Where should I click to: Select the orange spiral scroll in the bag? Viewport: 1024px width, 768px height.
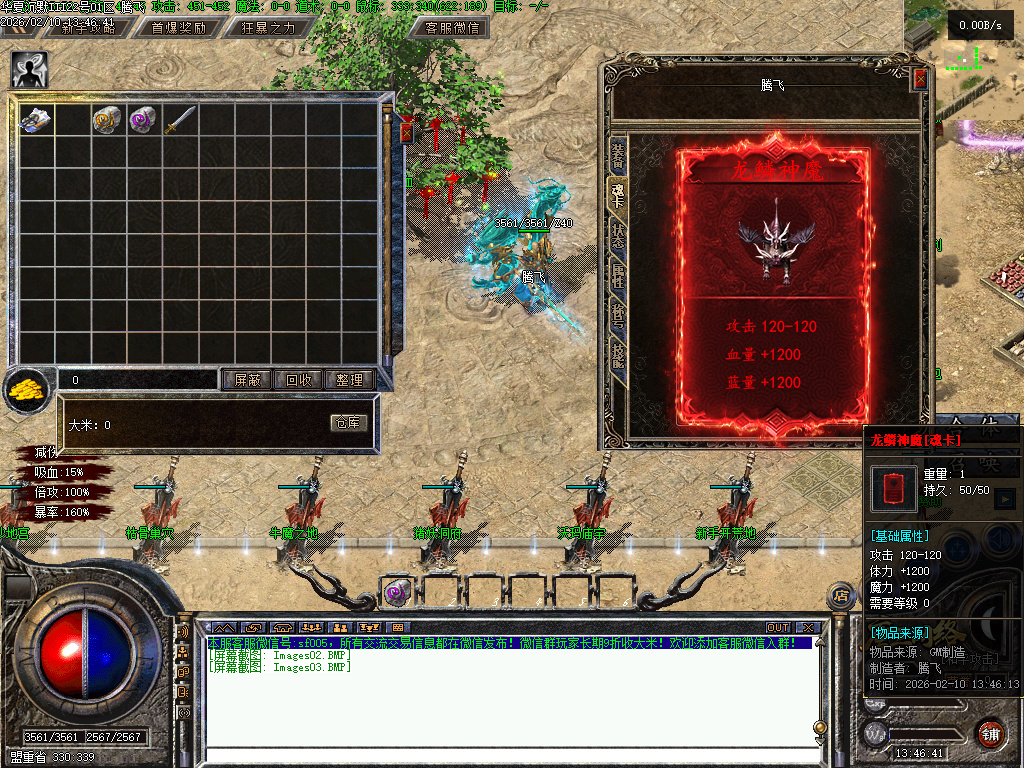[x=109, y=120]
